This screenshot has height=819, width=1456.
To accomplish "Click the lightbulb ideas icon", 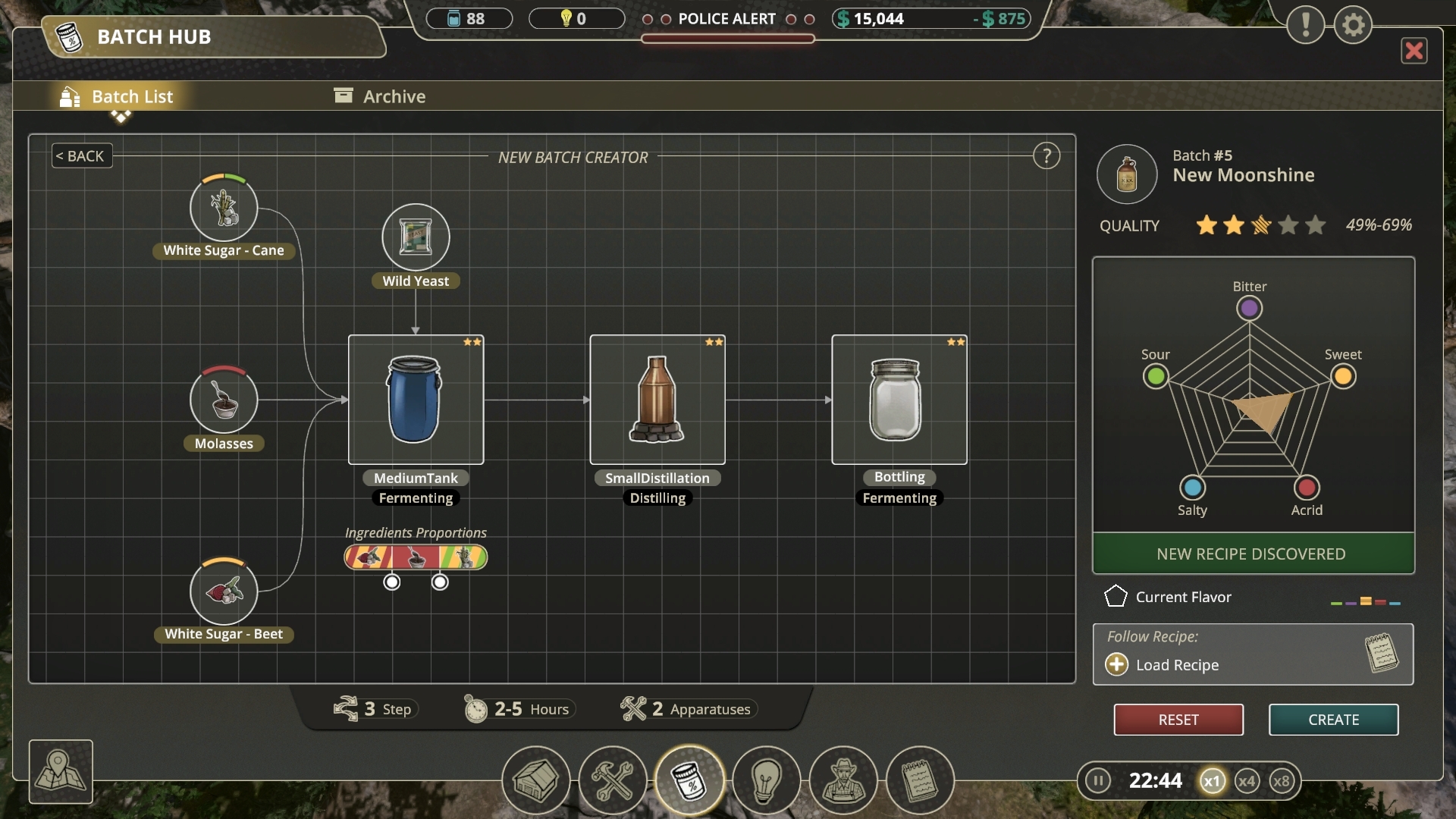I will coord(767,780).
